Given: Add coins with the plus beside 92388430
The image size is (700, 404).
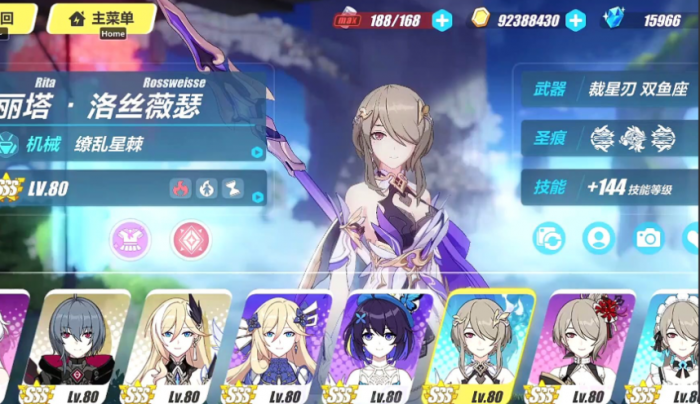Looking at the screenshot, I should pos(575,20).
